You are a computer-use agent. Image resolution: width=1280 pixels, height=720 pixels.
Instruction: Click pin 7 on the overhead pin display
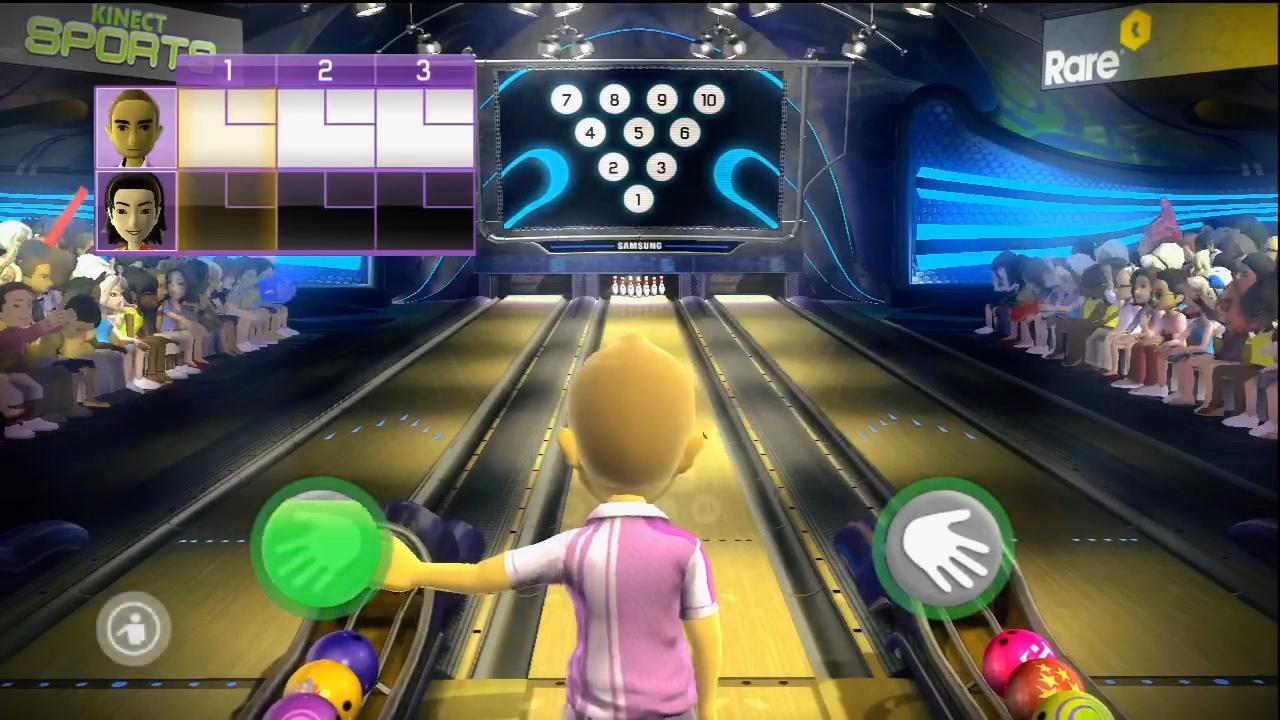(566, 100)
